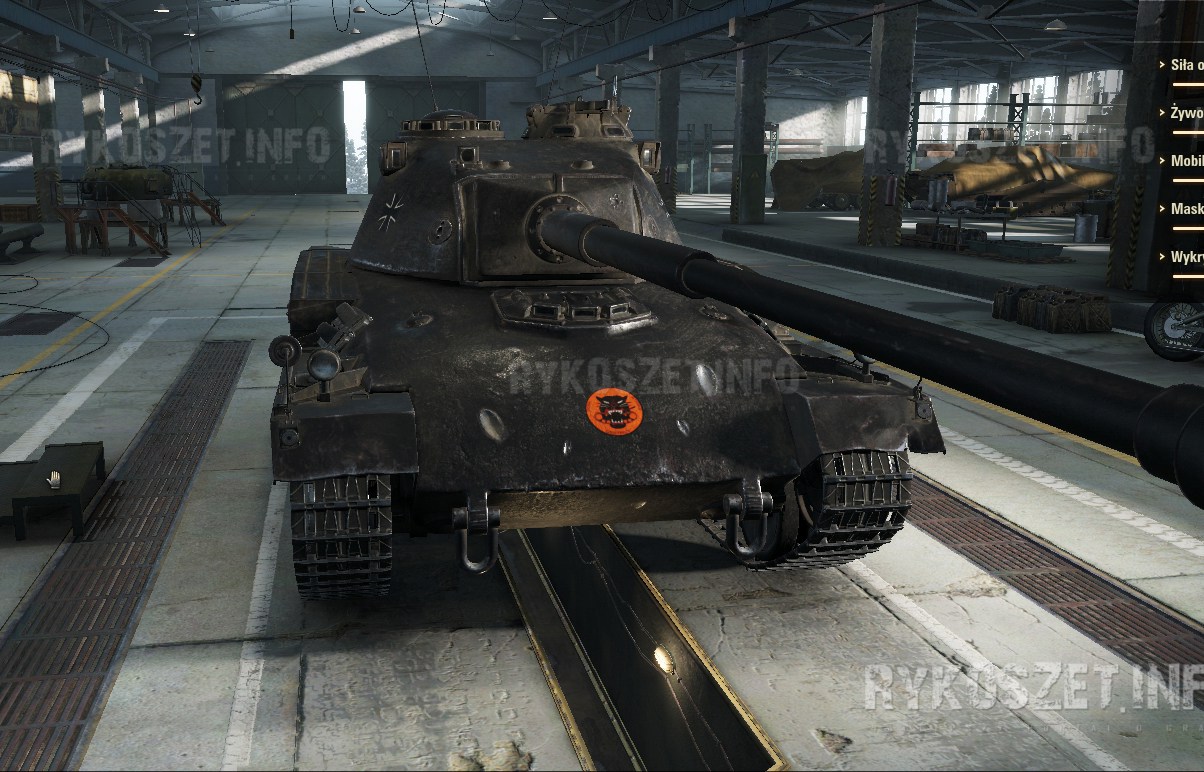Show the "Mask..." concealment stats section
The height and width of the screenshot is (772, 1204).
point(1185,209)
